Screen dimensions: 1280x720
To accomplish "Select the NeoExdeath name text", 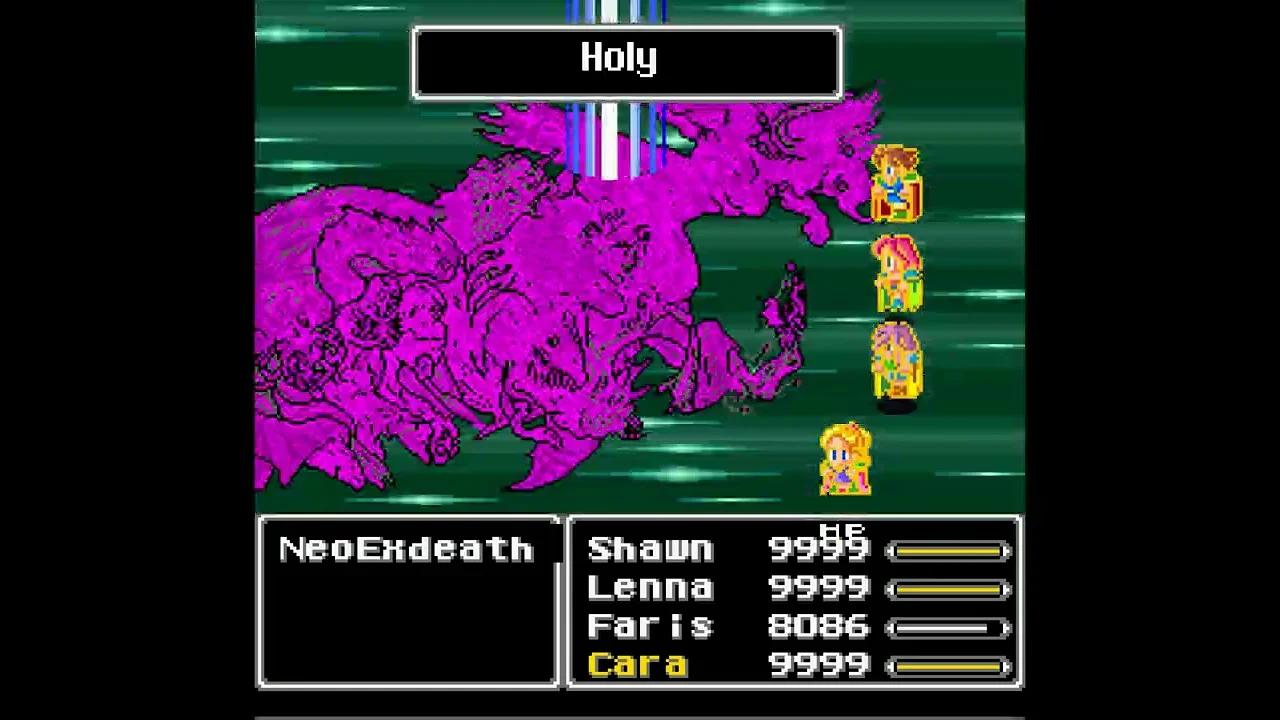I will 408,548.
